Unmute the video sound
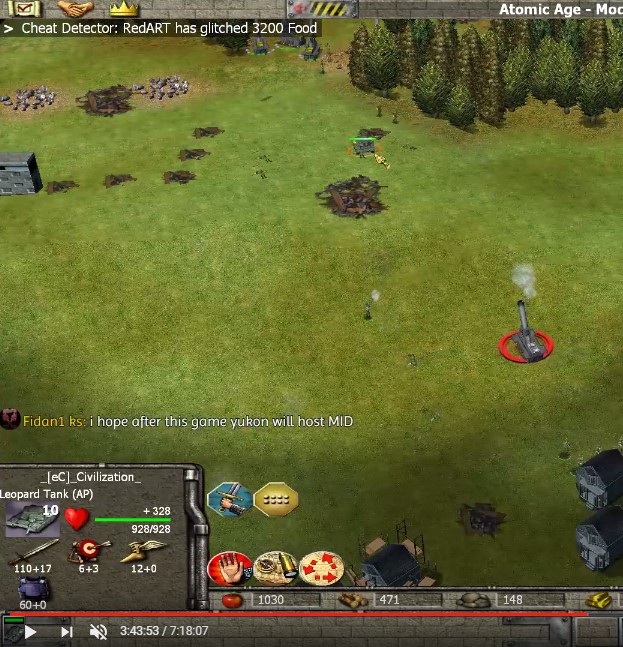The height and width of the screenshot is (647, 623). pyautogui.click(x=98, y=631)
